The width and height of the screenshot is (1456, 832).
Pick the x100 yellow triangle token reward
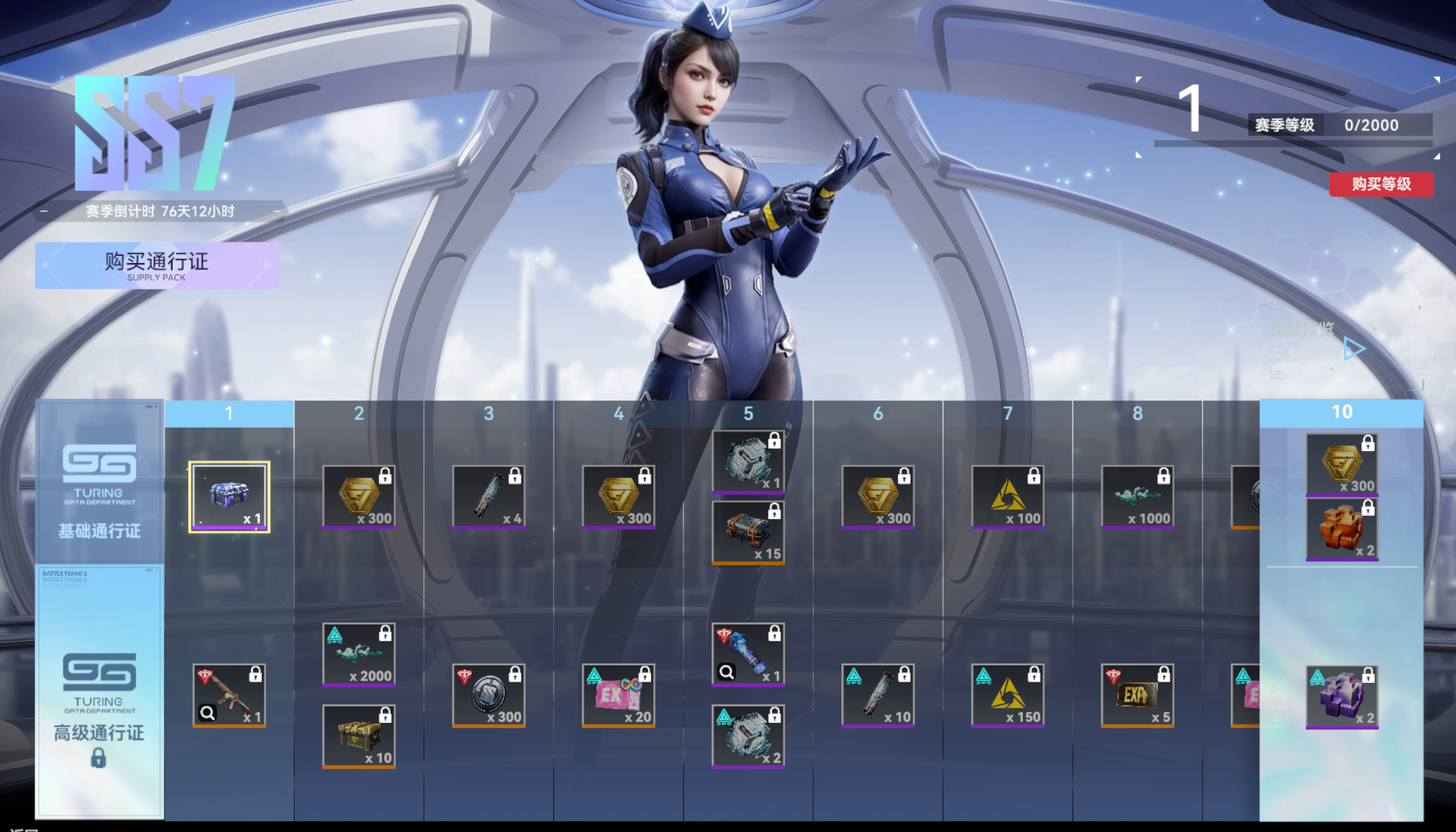coord(1007,497)
